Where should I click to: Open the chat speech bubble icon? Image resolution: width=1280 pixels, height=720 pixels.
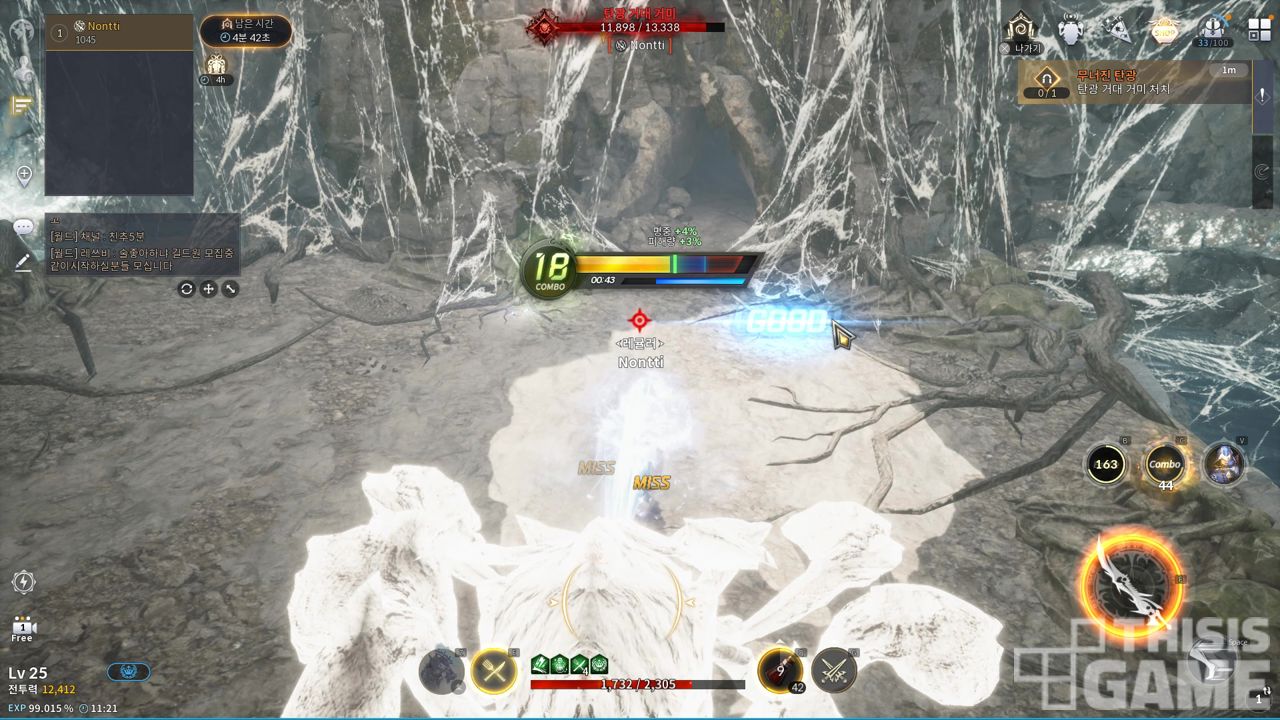[x=23, y=227]
